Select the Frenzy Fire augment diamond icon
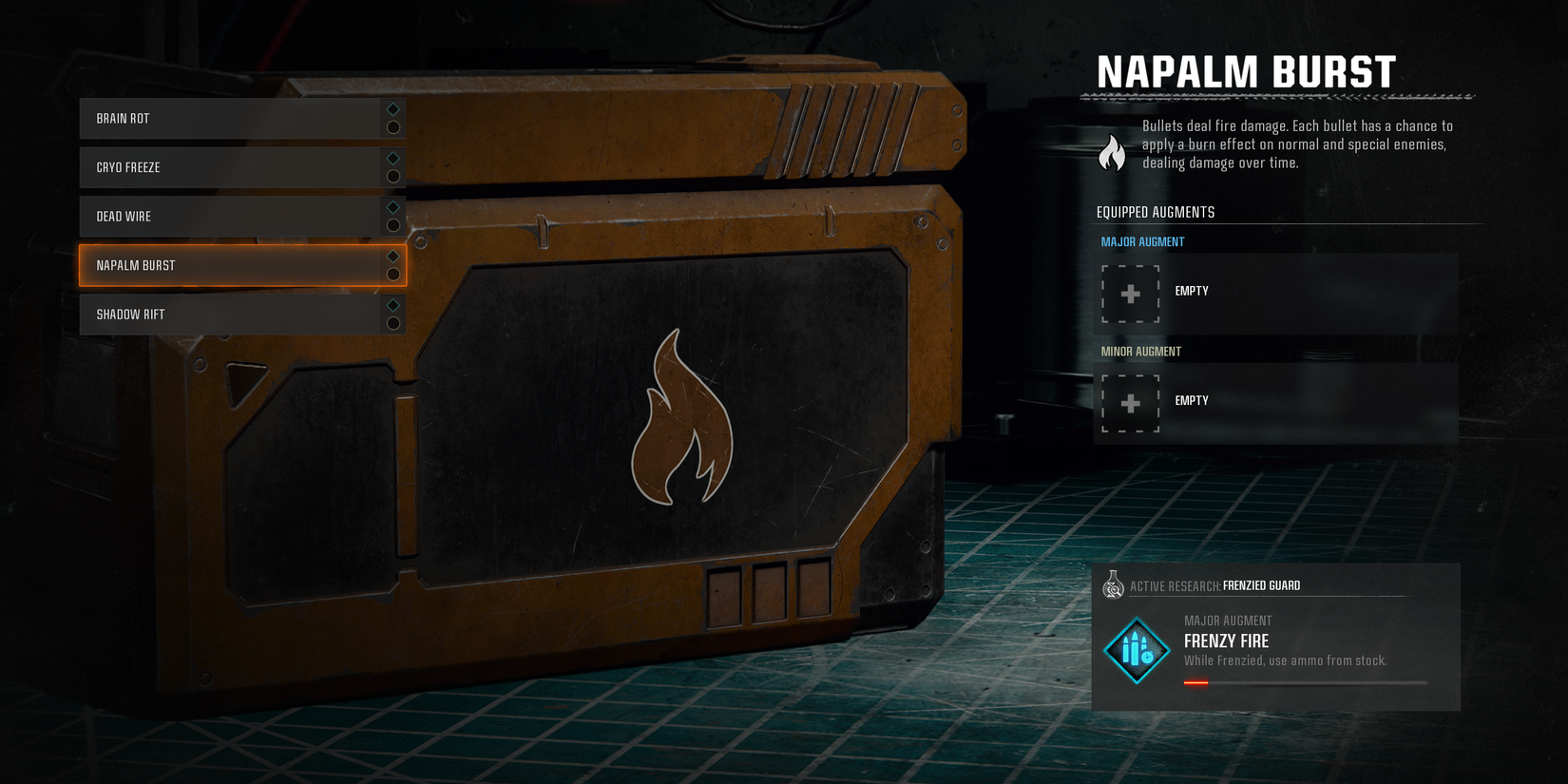Screen dimensions: 1568x784 [x=1138, y=650]
